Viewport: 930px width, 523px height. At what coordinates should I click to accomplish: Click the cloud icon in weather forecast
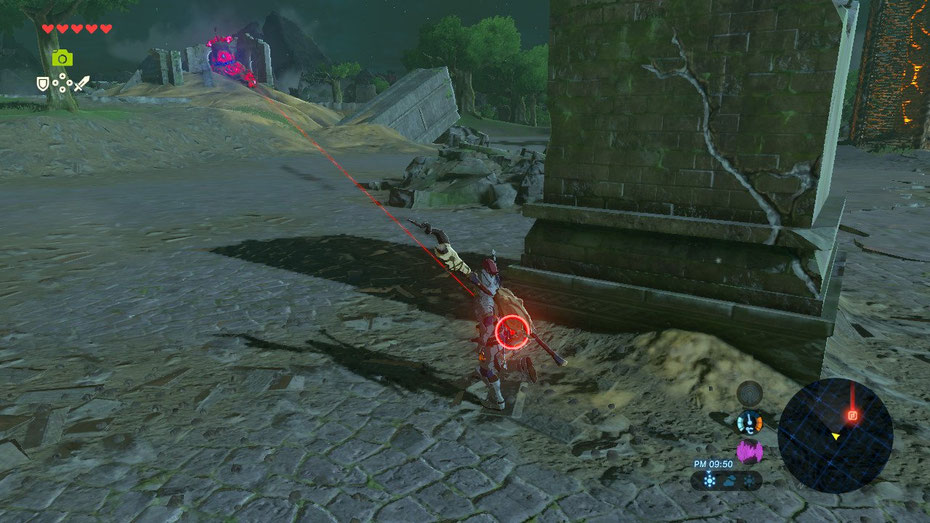pos(727,481)
